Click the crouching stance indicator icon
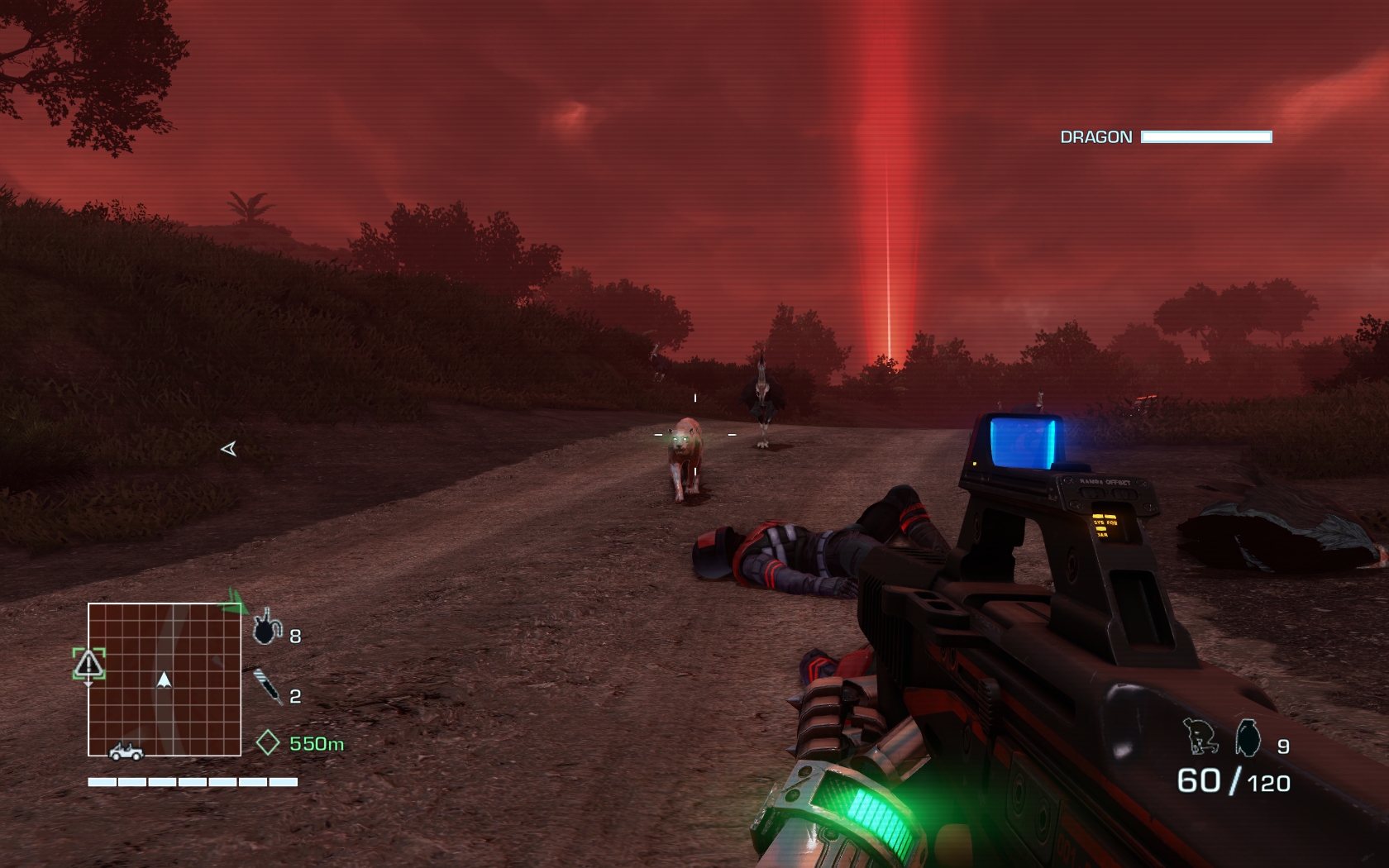Viewport: 1389px width, 868px height. tap(1200, 737)
